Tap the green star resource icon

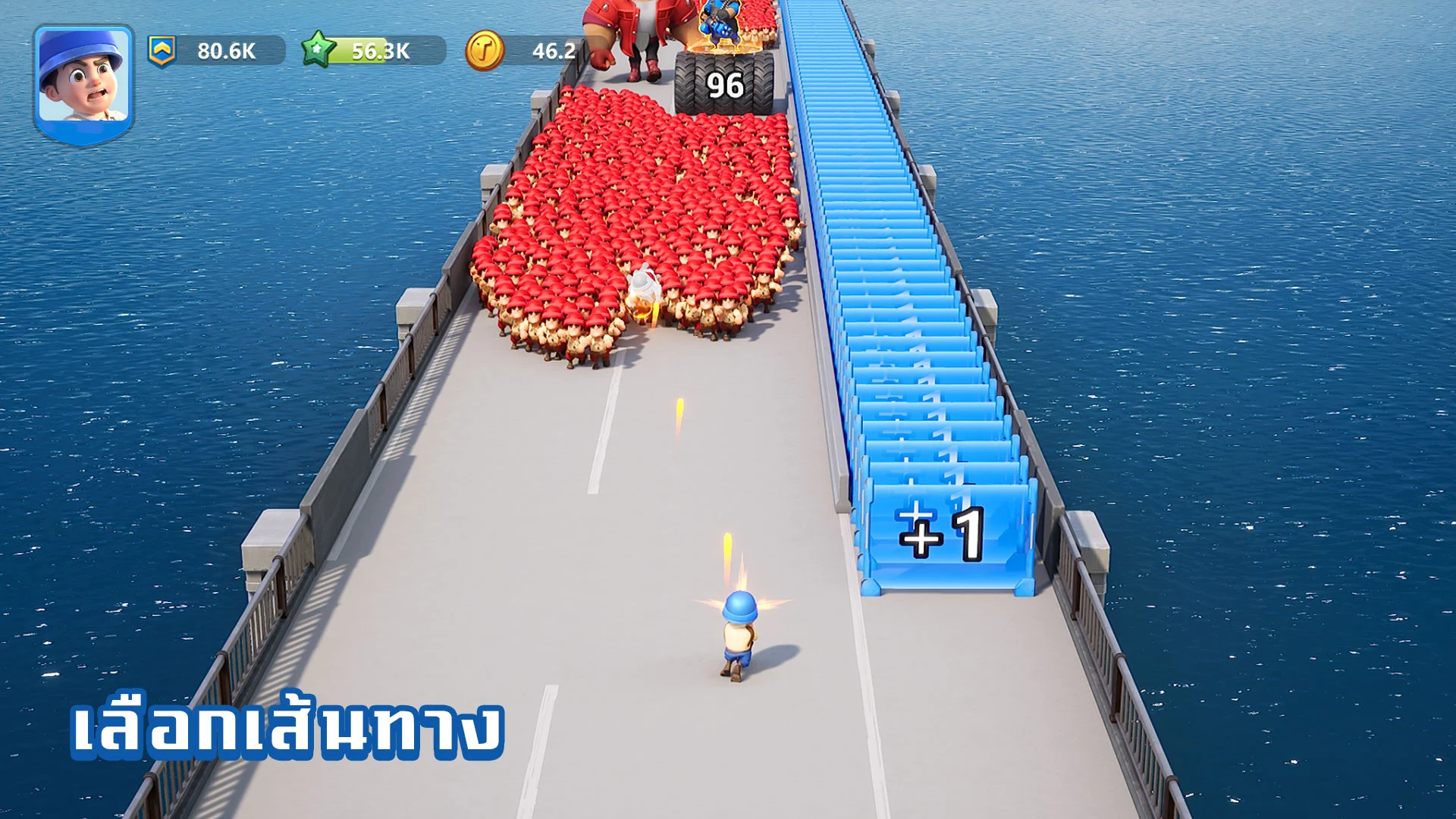318,50
